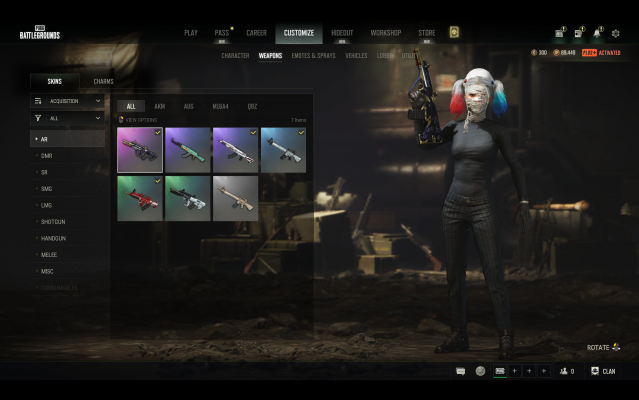Open the Play menu
The image size is (639, 400).
(x=191, y=32)
